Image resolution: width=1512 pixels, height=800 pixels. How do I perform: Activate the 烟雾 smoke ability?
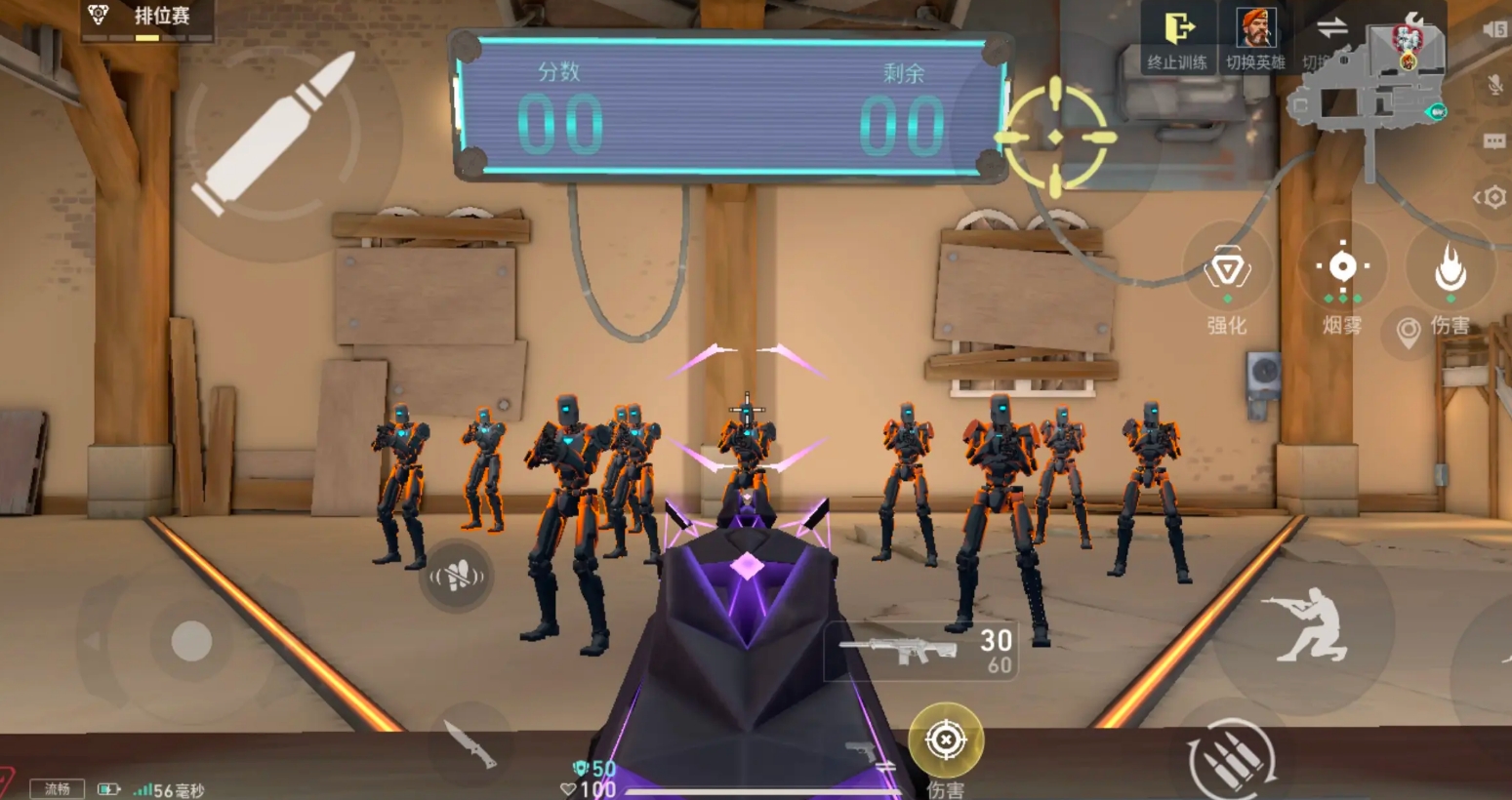pos(1342,267)
